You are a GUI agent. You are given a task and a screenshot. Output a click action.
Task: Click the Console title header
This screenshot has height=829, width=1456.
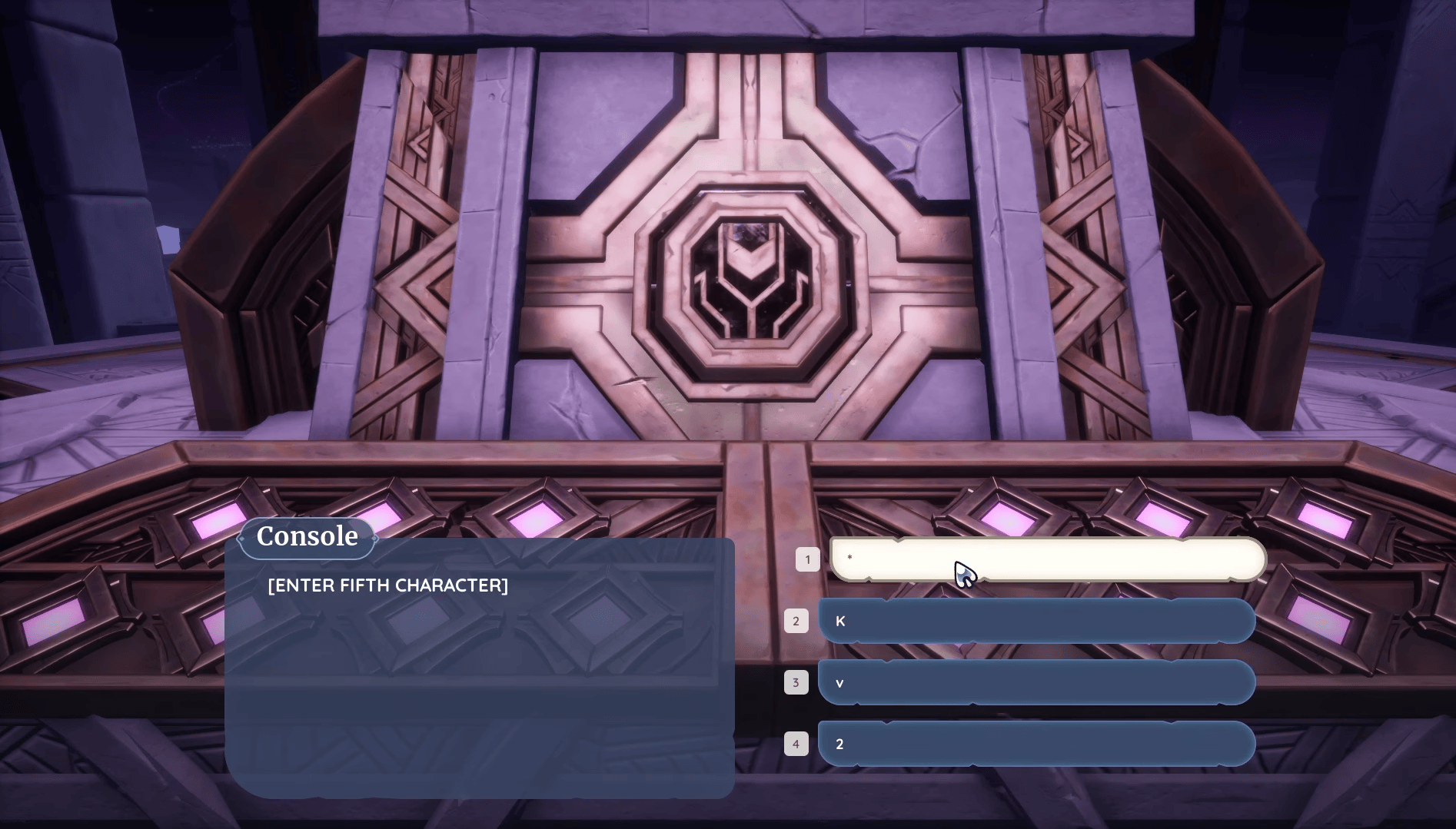click(306, 536)
